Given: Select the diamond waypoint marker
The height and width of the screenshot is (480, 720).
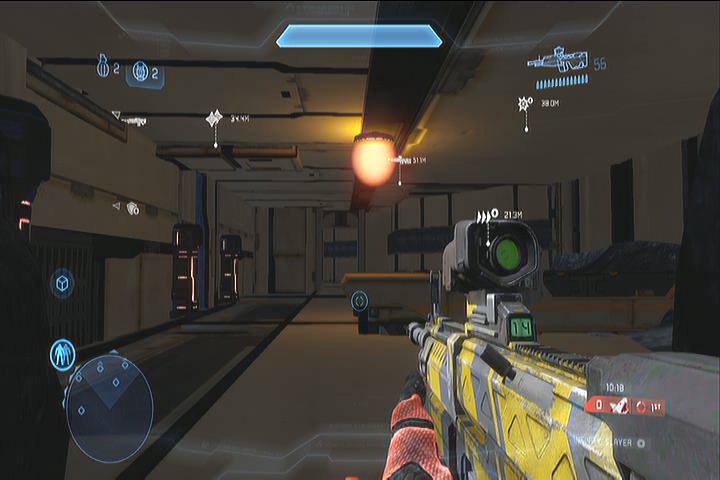Looking at the screenshot, I should 214,118.
